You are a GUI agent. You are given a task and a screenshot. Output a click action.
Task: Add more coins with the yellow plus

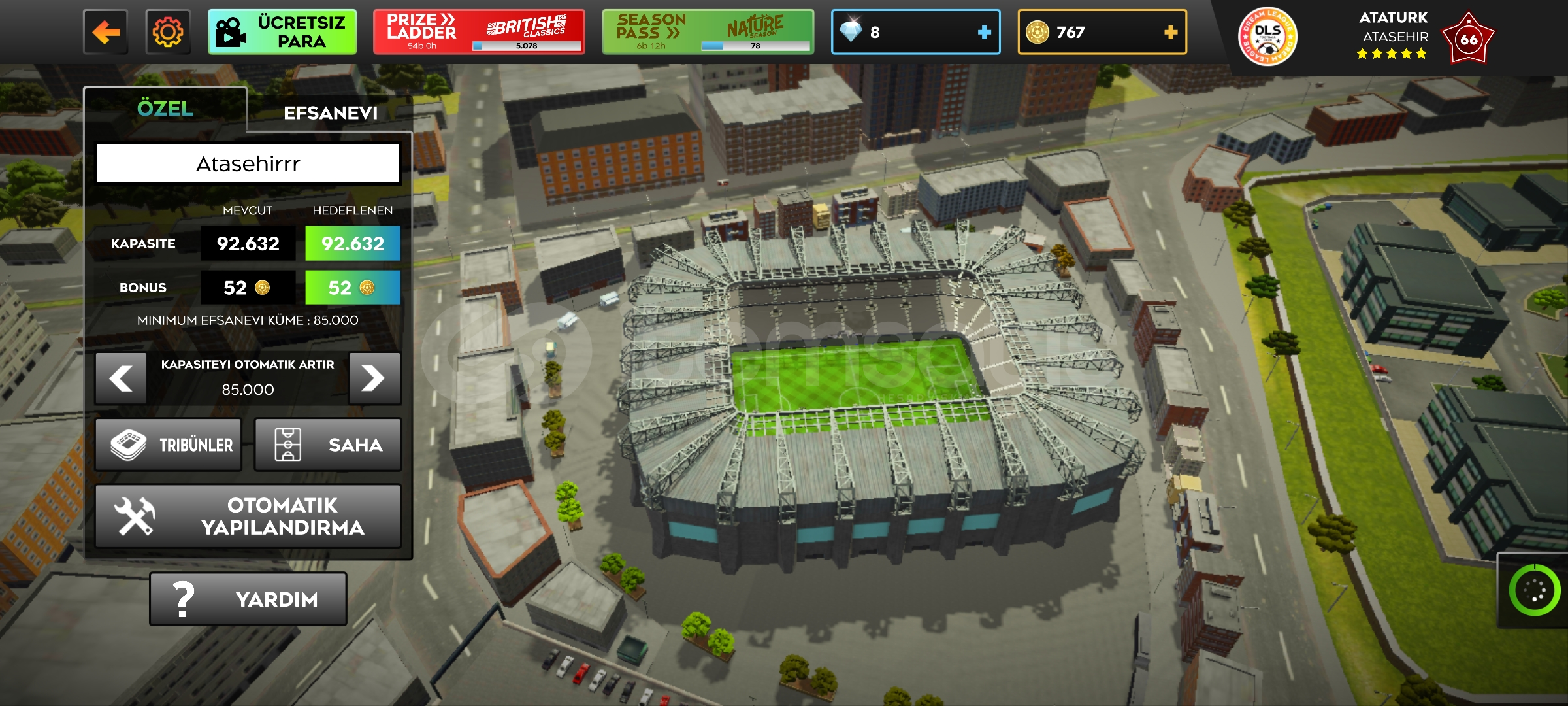(1170, 32)
